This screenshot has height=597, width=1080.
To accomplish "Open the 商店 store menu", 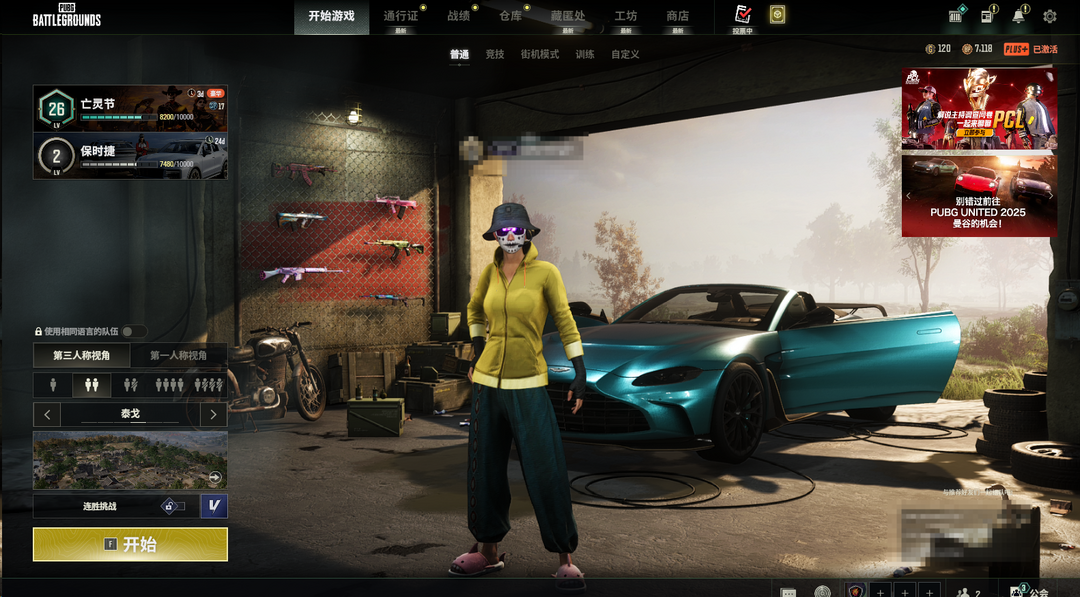I will [678, 16].
